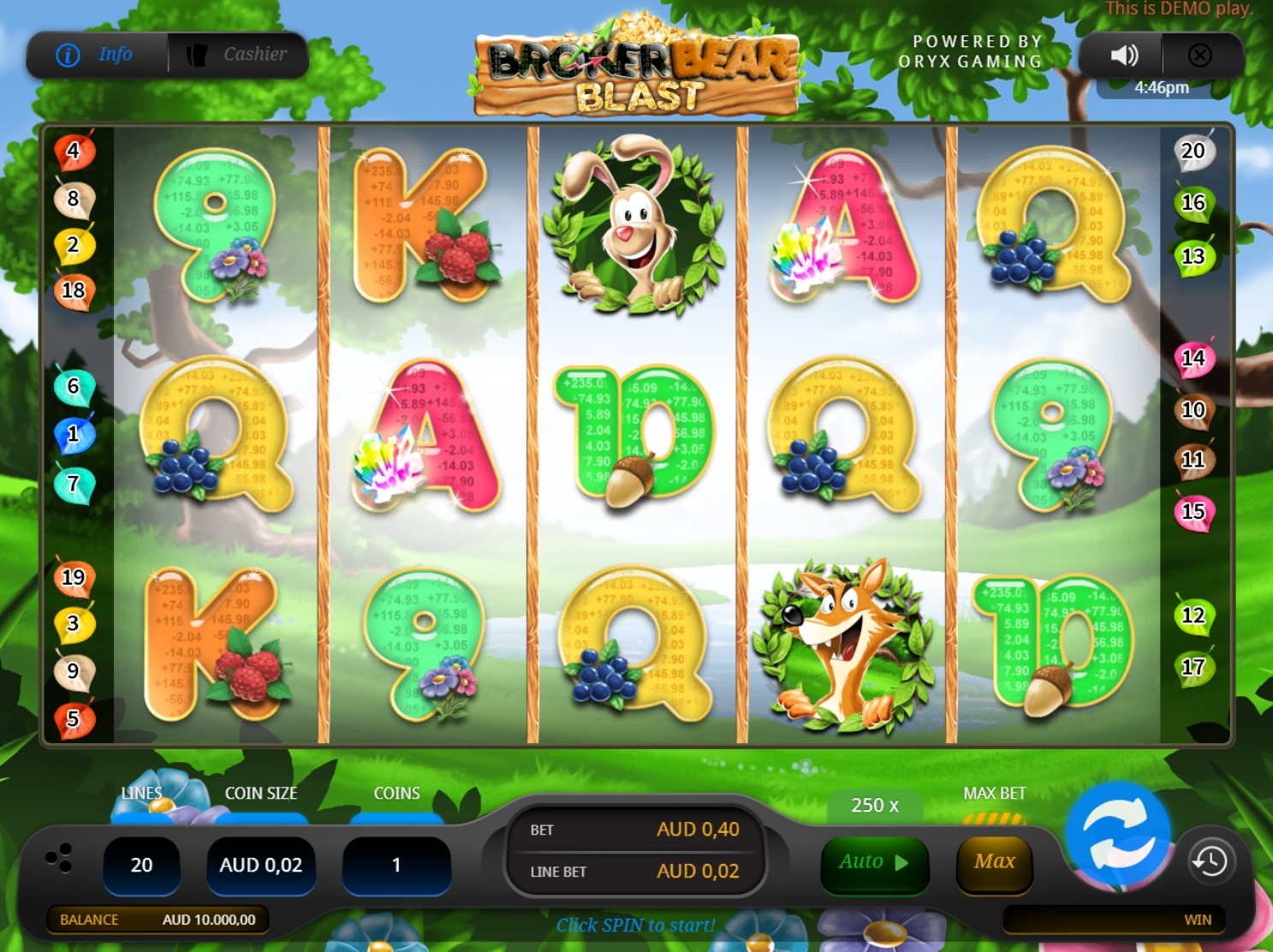Open the Info panel

coord(96,55)
